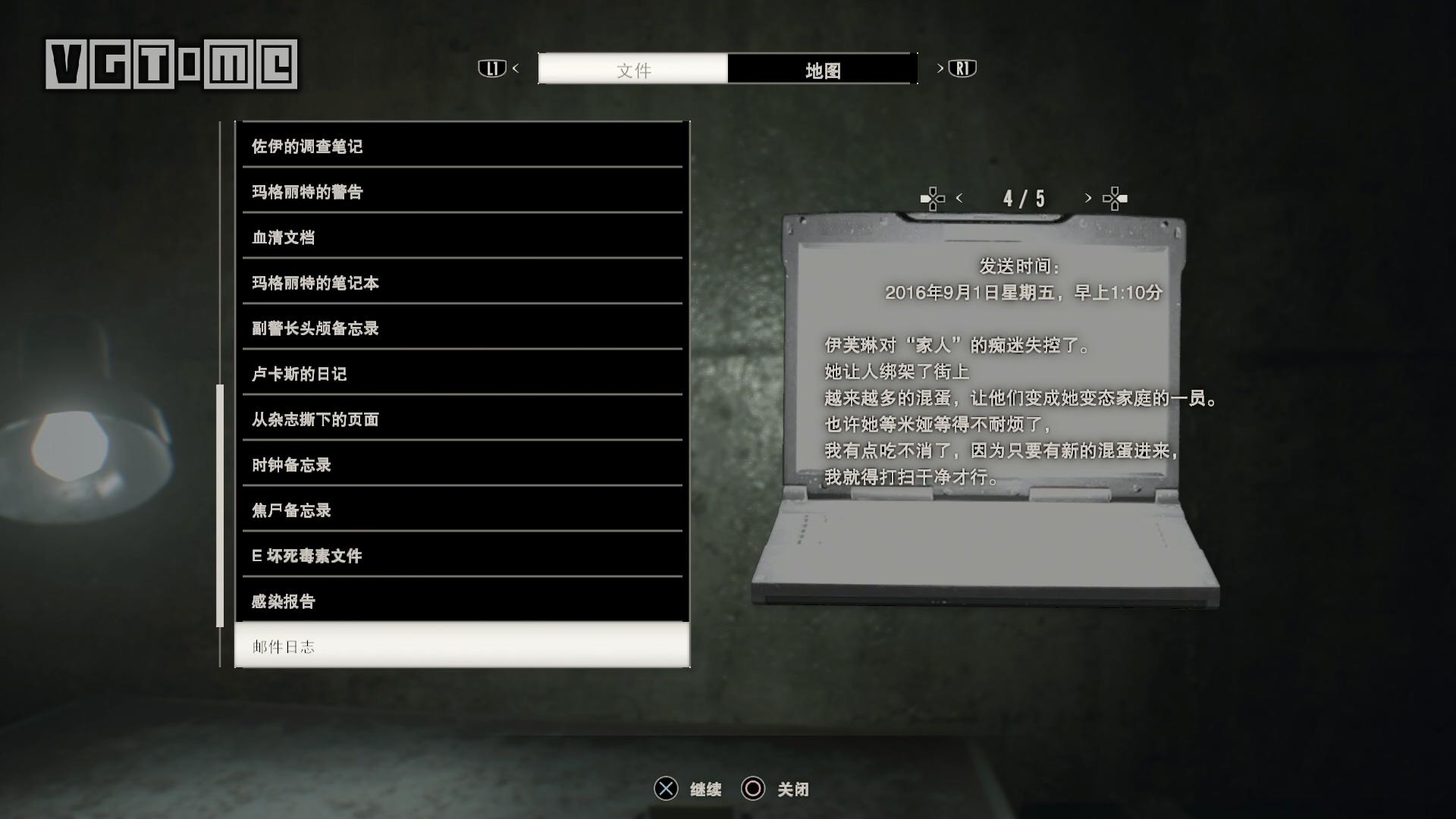1456x819 pixels.
Task: Open the 血清文档 entry
Action: coord(462,237)
